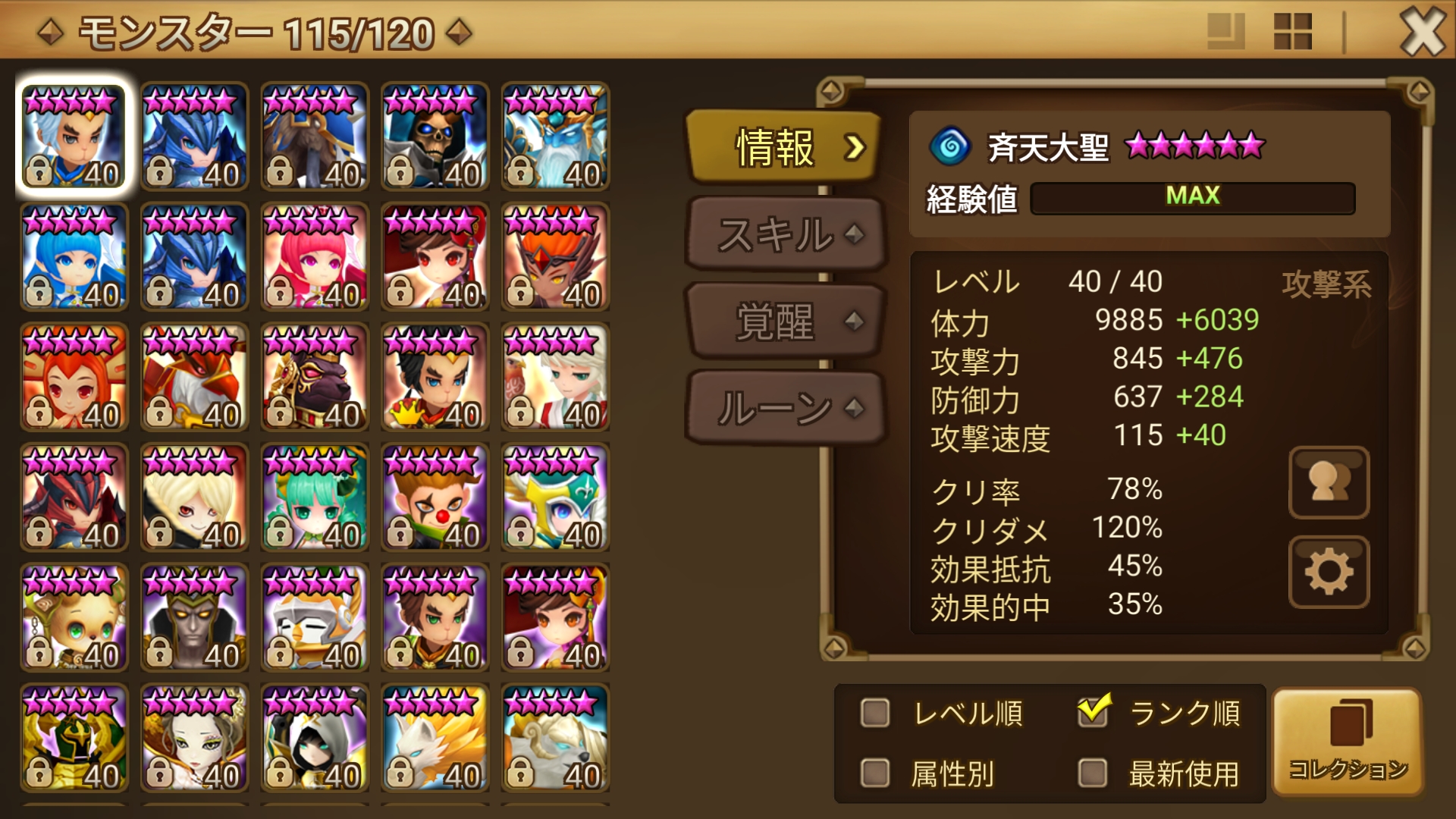Screen dimensions: 1456x819
Task: Enable the レベル順 sorting checkbox
Action: tap(876, 711)
